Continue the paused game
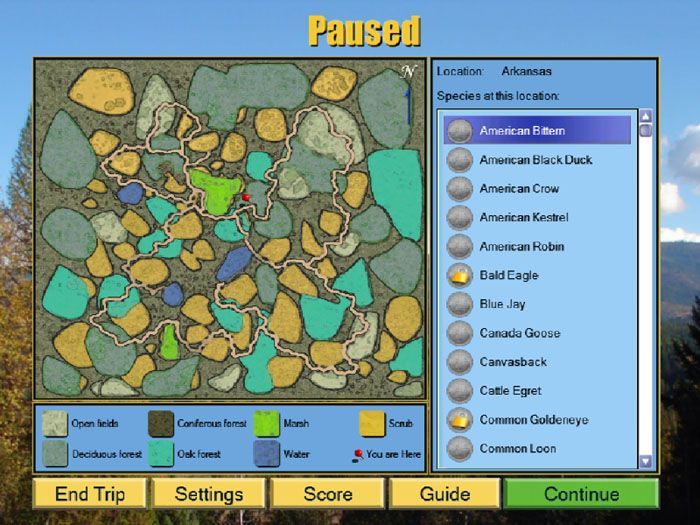The width and height of the screenshot is (700, 525). point(581,493)
